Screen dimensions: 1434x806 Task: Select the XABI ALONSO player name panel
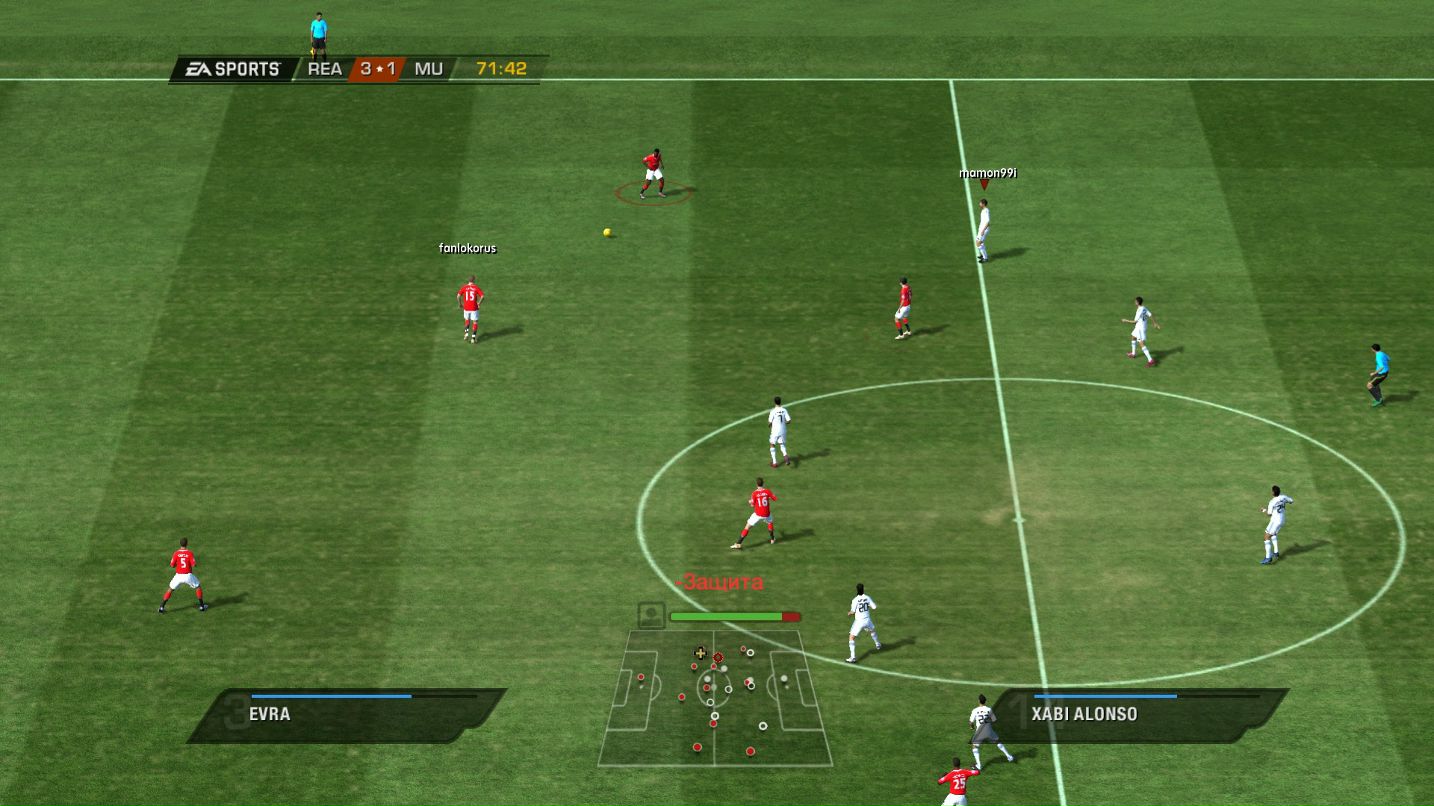(1140, 714)
